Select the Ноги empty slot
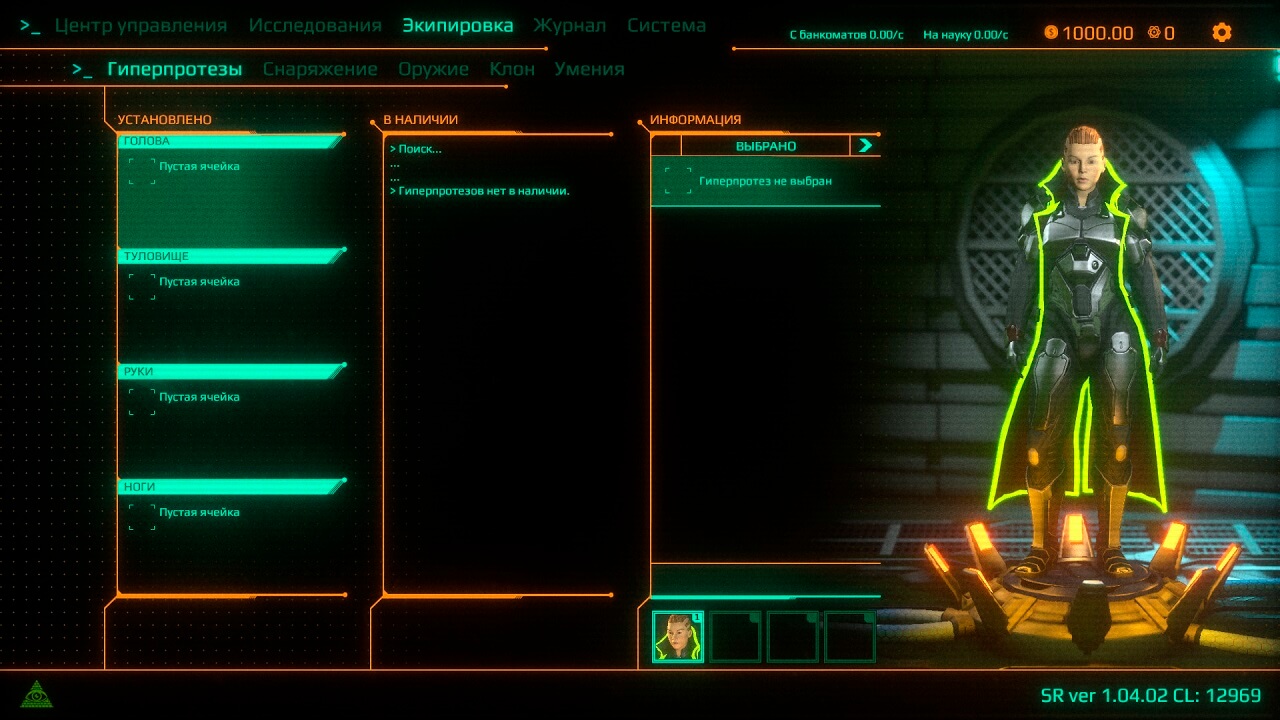1280x720 pixels. pos(142,516)
